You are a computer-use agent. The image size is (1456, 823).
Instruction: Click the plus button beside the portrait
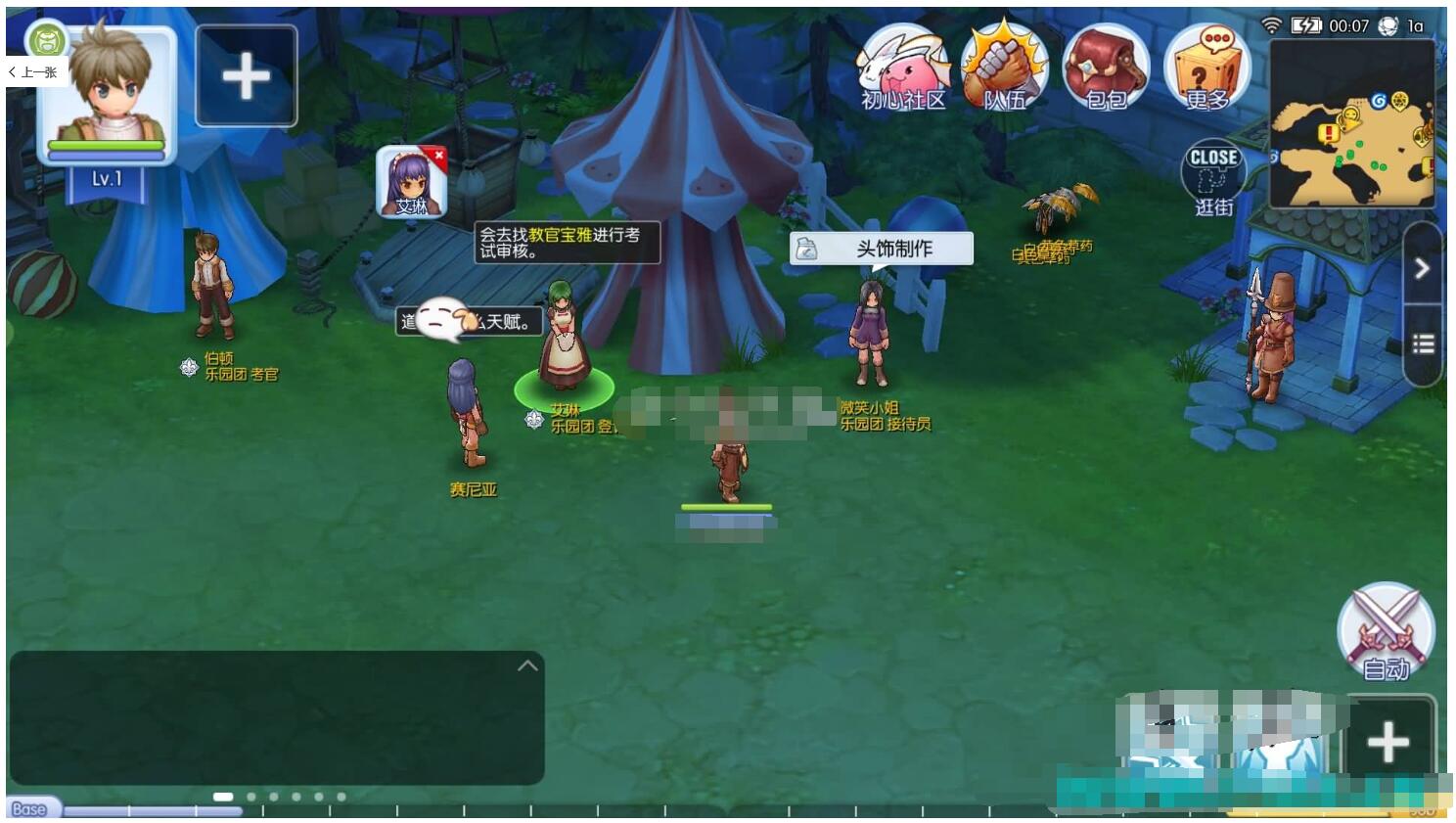pos(247,76)
